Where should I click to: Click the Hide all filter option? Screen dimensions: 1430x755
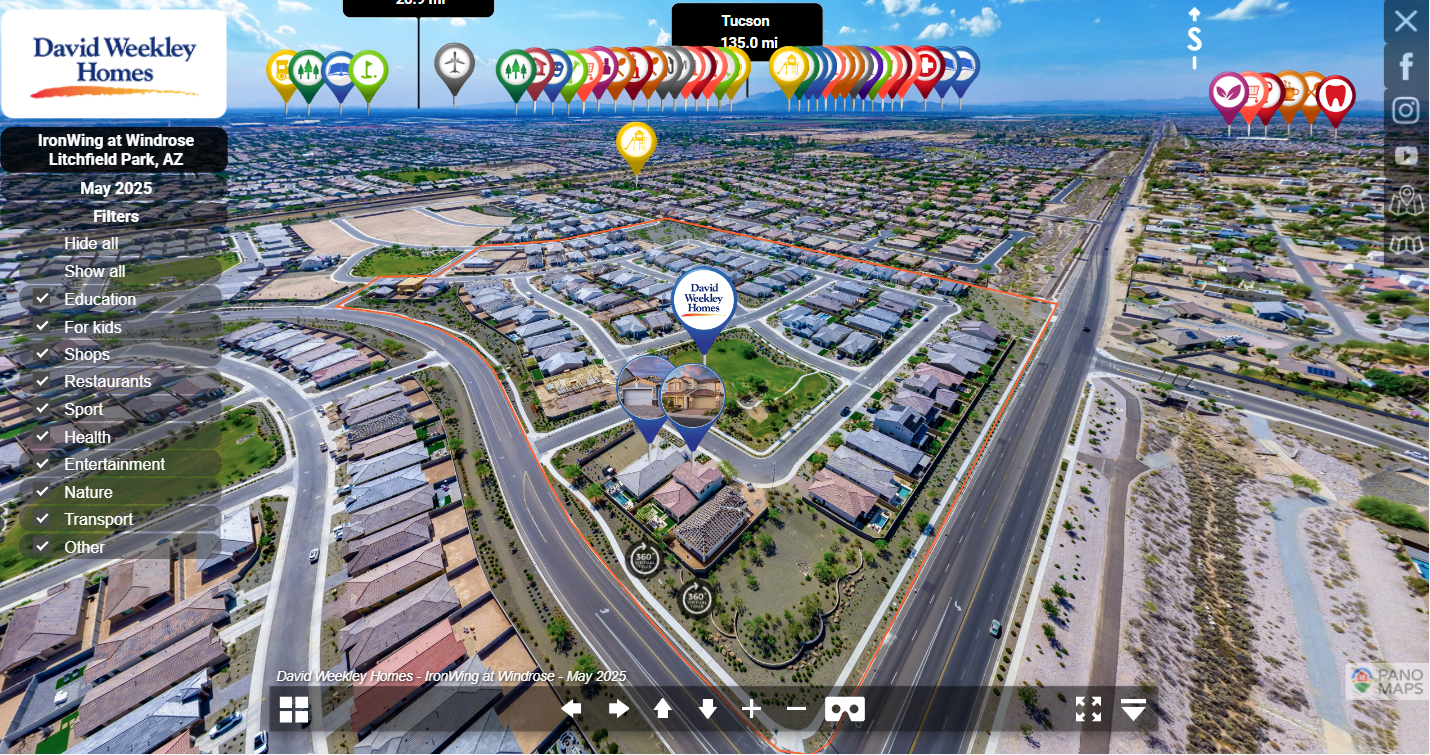point(91,243)
